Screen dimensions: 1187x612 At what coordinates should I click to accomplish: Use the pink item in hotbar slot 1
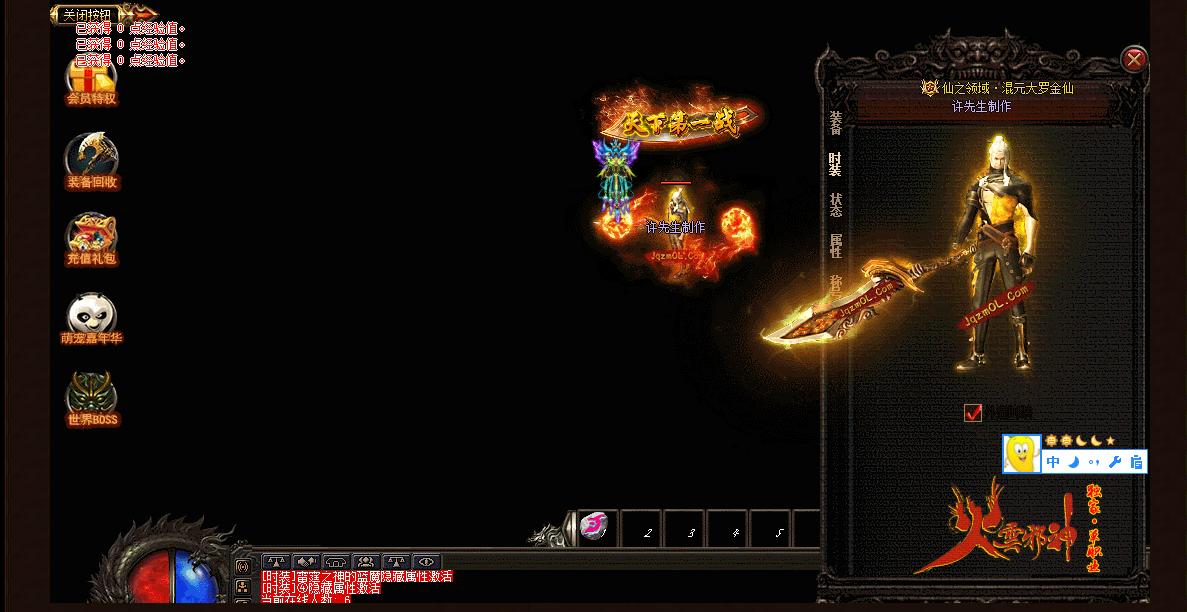click(x=595, y=527)
